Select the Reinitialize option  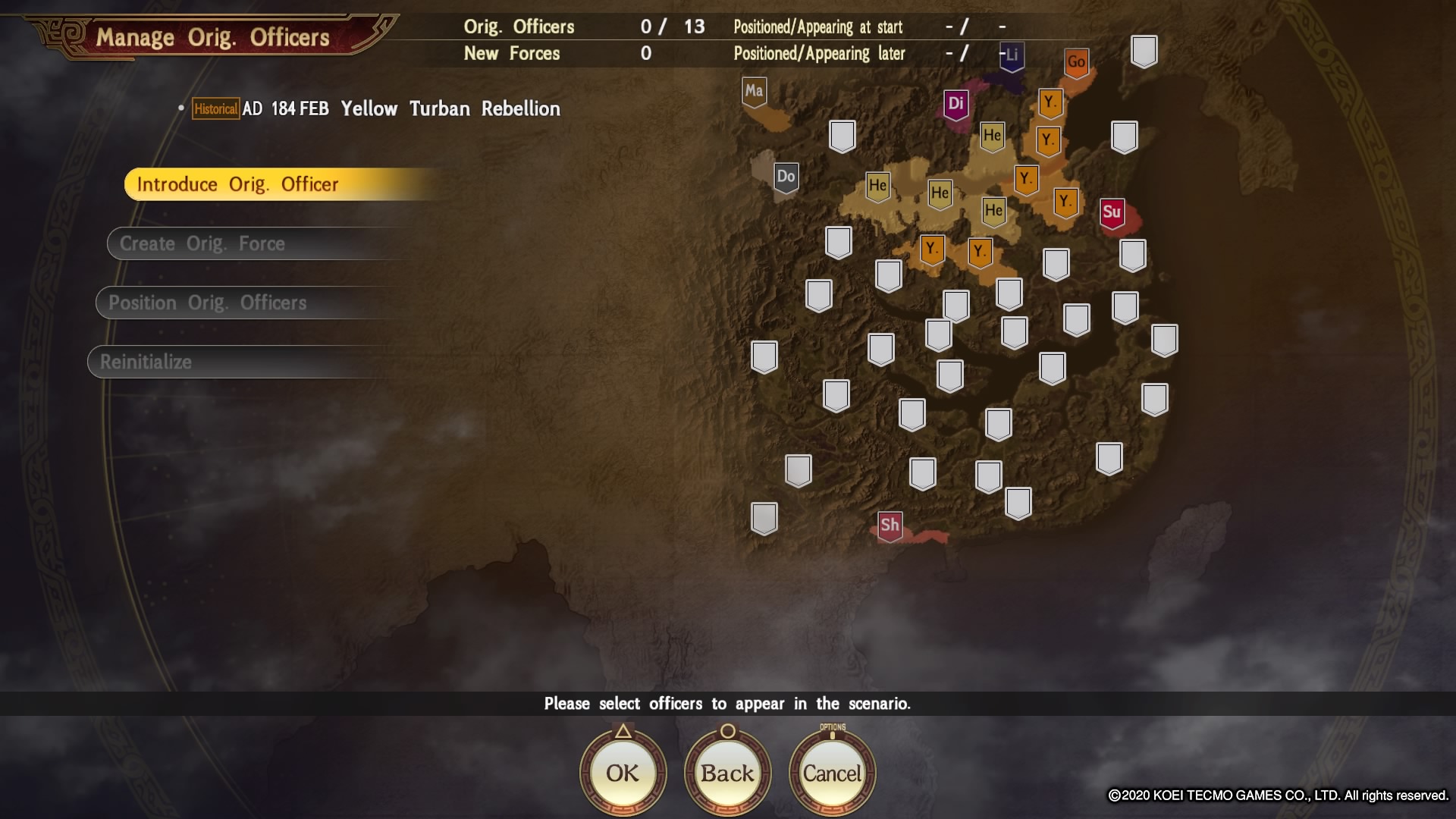146,362
